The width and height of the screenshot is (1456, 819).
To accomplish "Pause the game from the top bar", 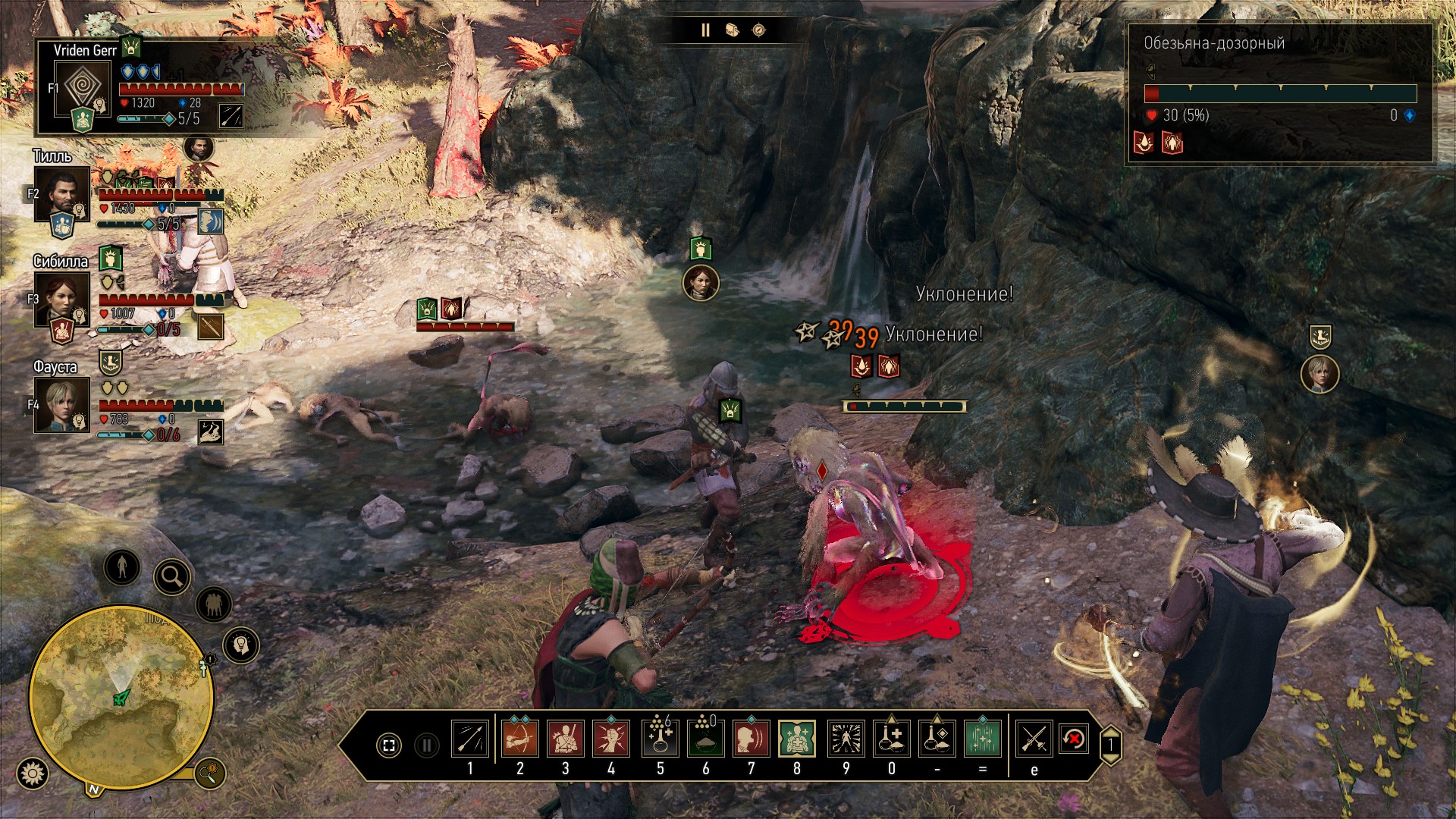I will pyautogui.click(x=705, y=30).
